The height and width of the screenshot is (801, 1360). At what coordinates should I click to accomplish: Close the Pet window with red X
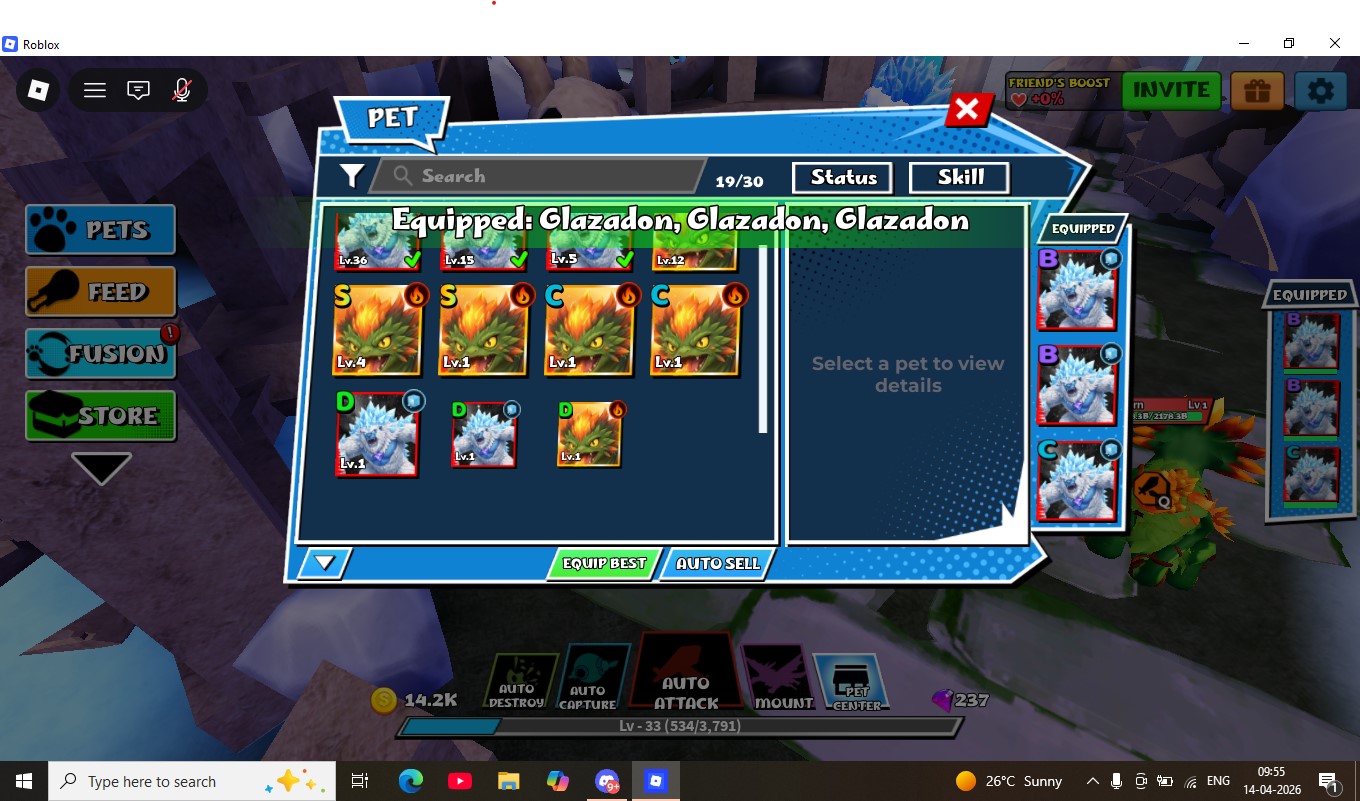(x=967, y=109)
